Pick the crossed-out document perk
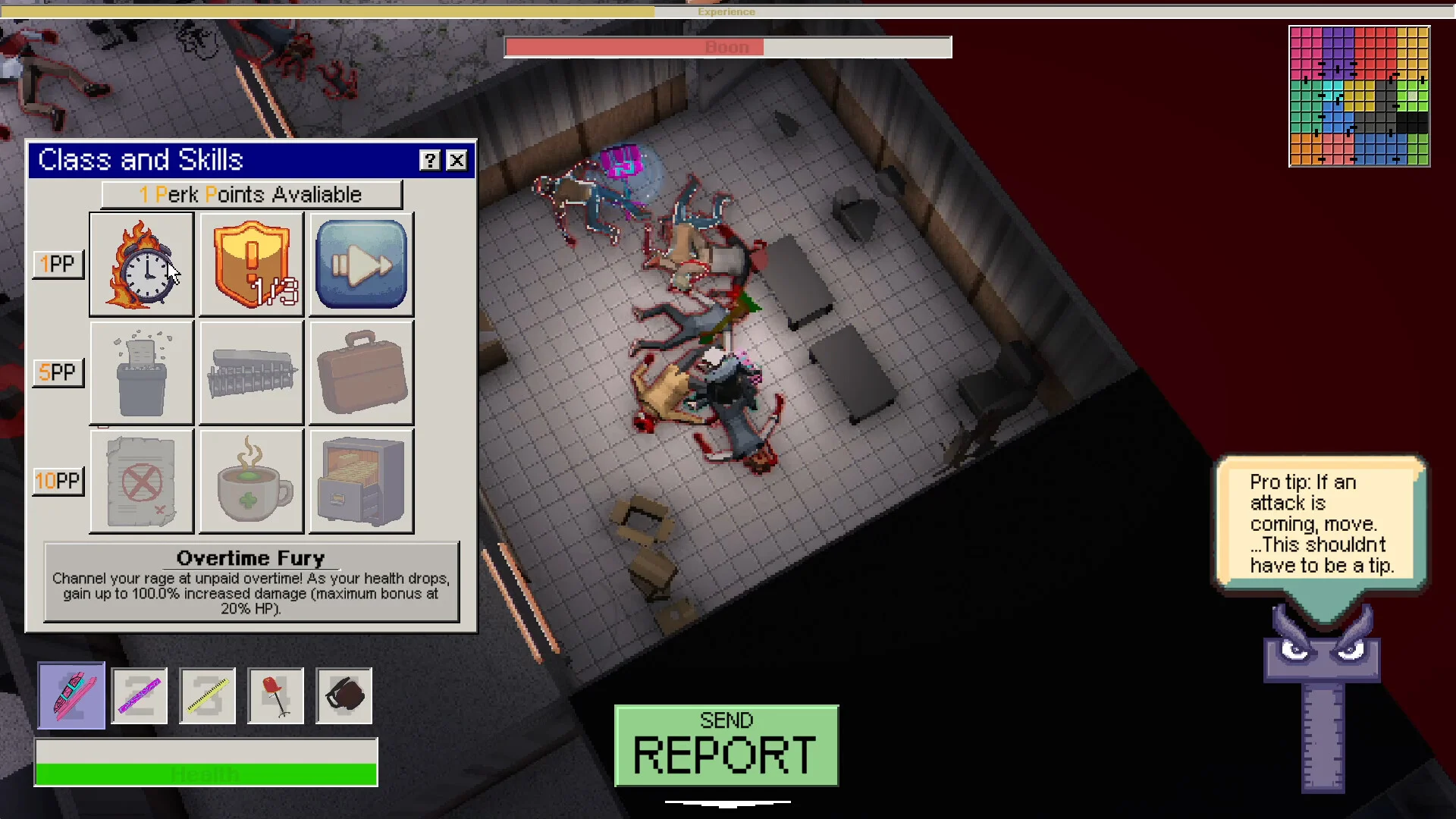The height and width of the screenshot is (819, 1456). (x=142, y=481)
